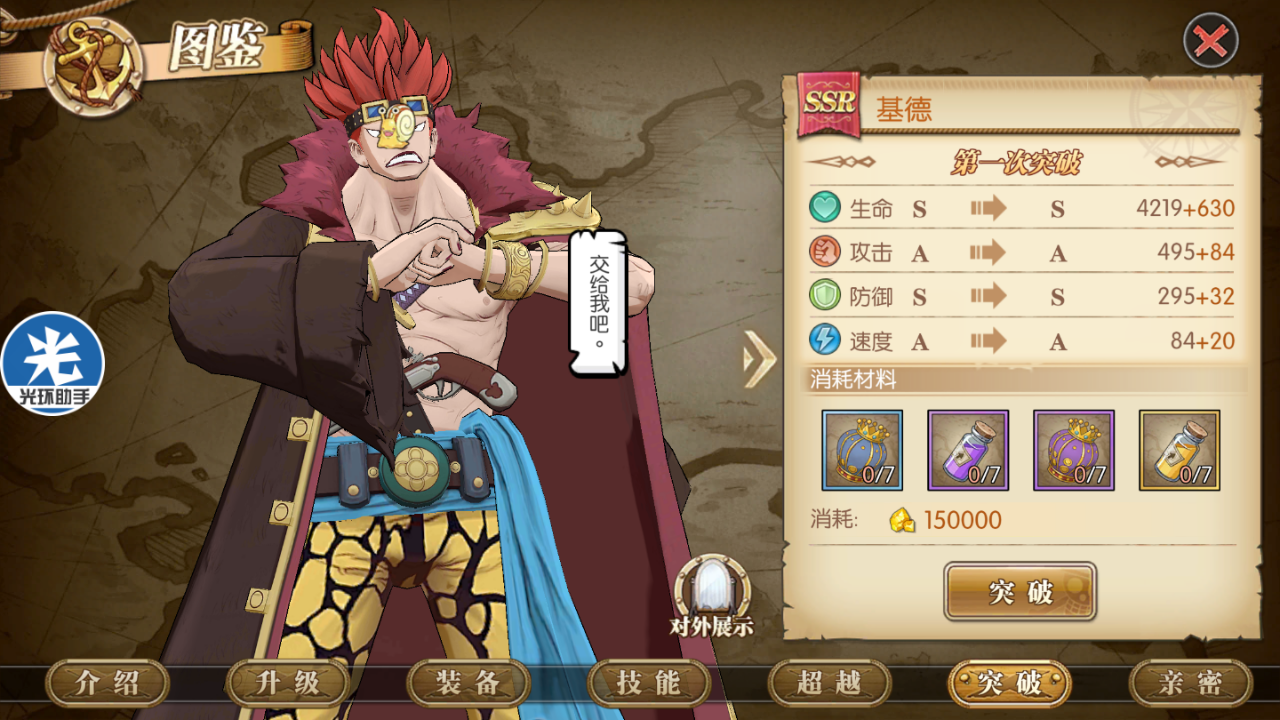Select the 超越 transcend tab
The height and width of the screenshot is (720, 1280).
pyautogui.click(x=829, y=684)
